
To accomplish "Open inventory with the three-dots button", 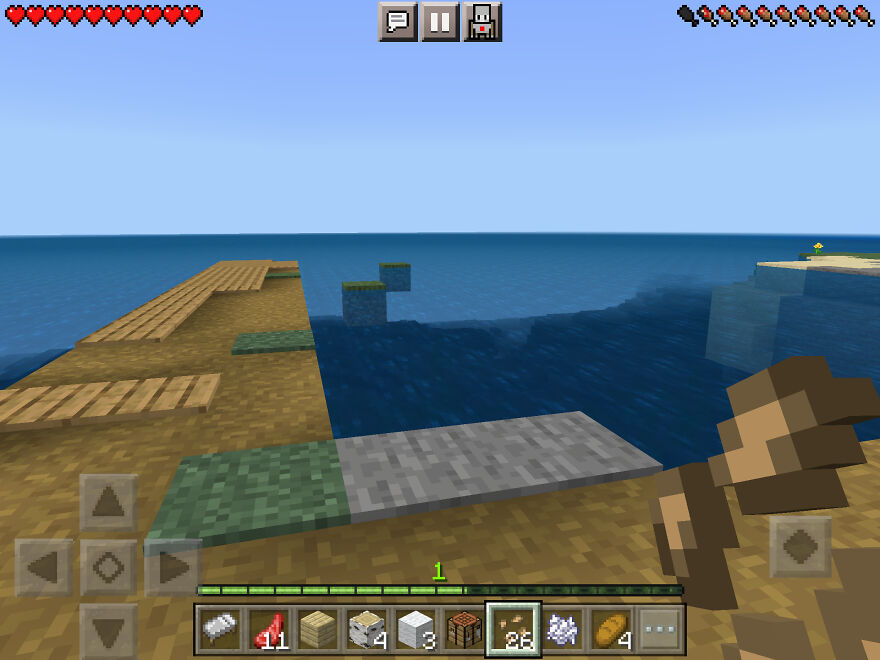I will tap(660, 629).
